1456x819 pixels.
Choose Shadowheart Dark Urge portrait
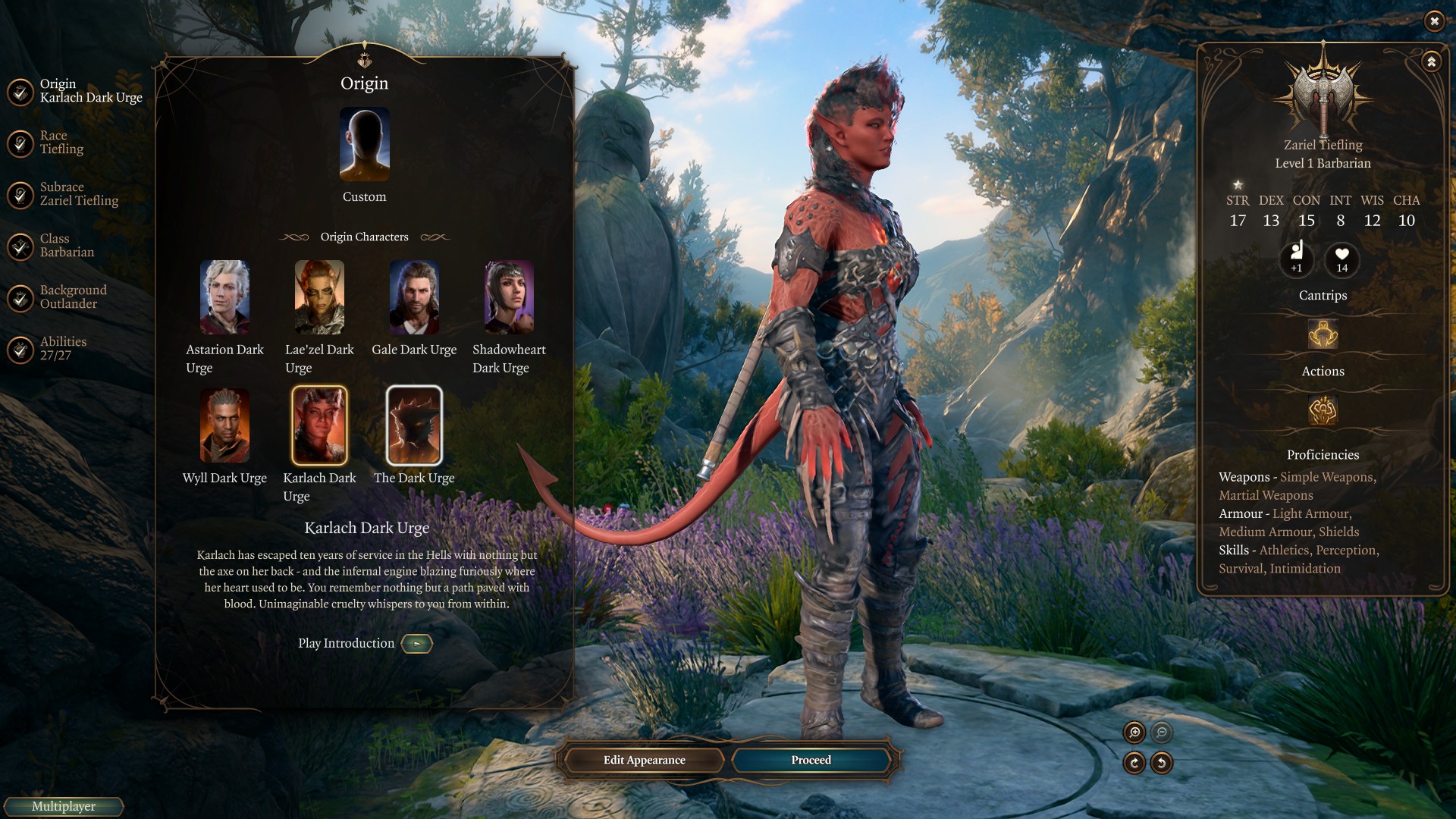pos(509,297)
